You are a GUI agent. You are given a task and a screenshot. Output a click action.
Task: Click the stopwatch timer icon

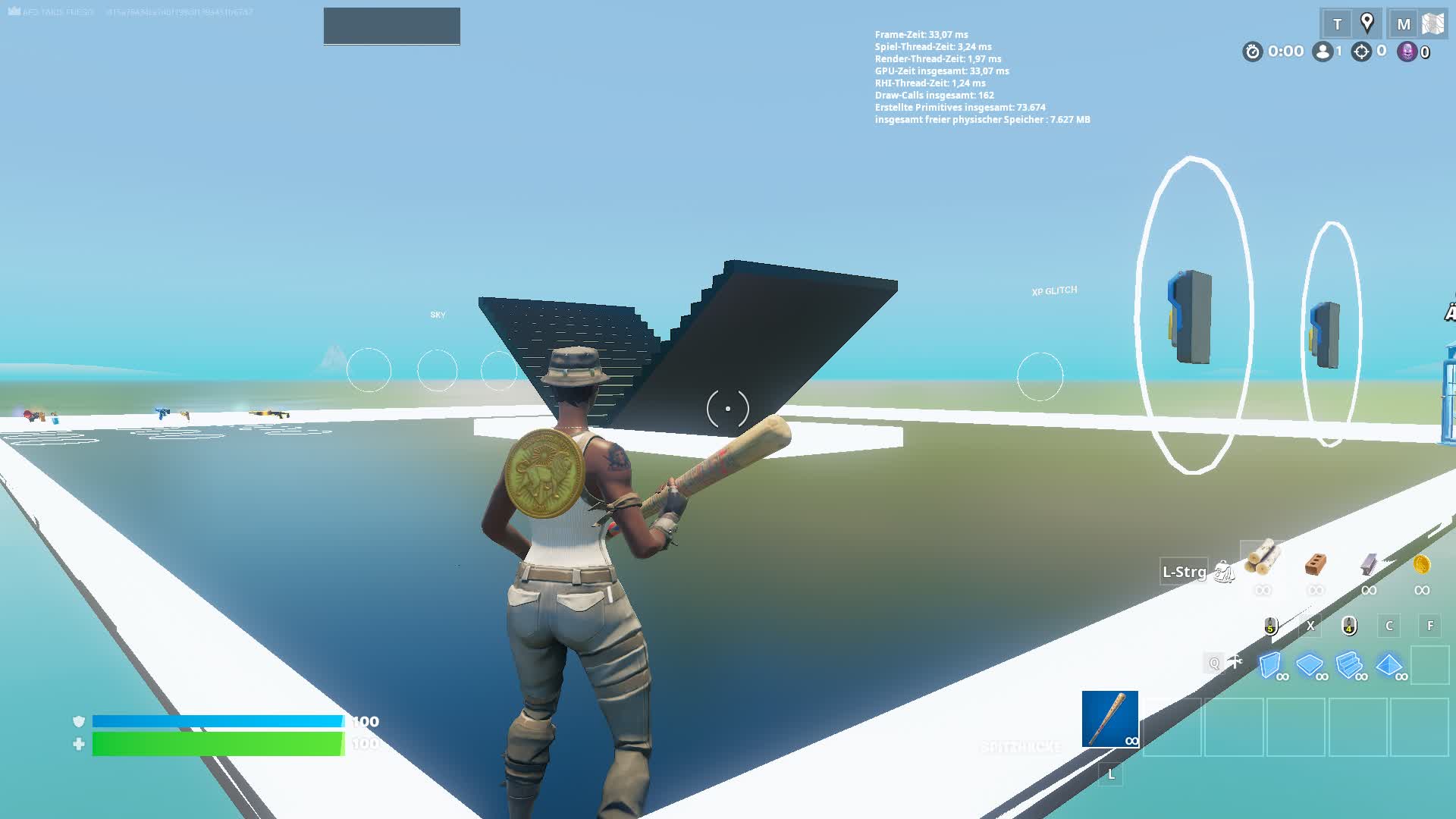pos(1252,52)
